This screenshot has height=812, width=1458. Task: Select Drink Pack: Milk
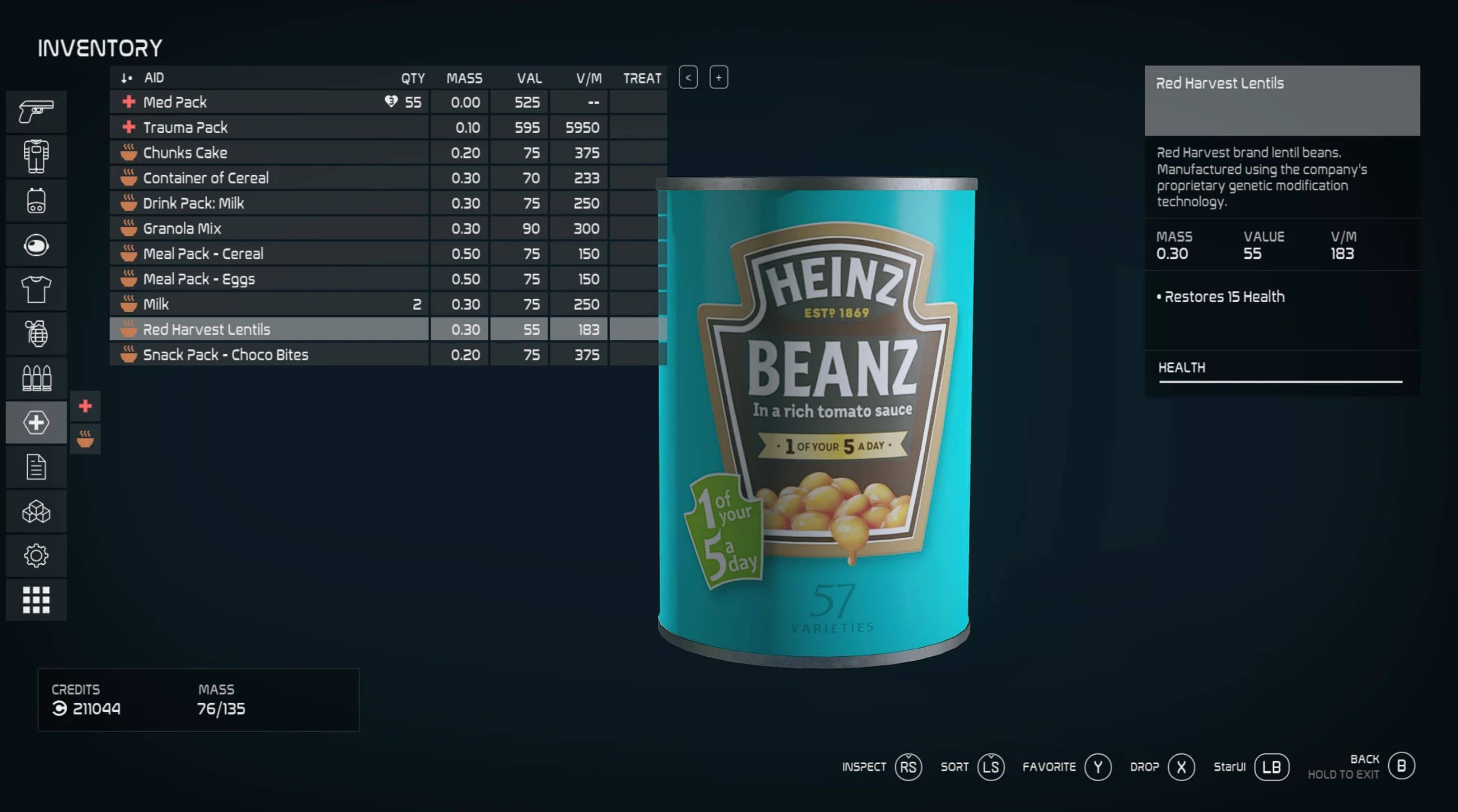click(x=269, y=203)
